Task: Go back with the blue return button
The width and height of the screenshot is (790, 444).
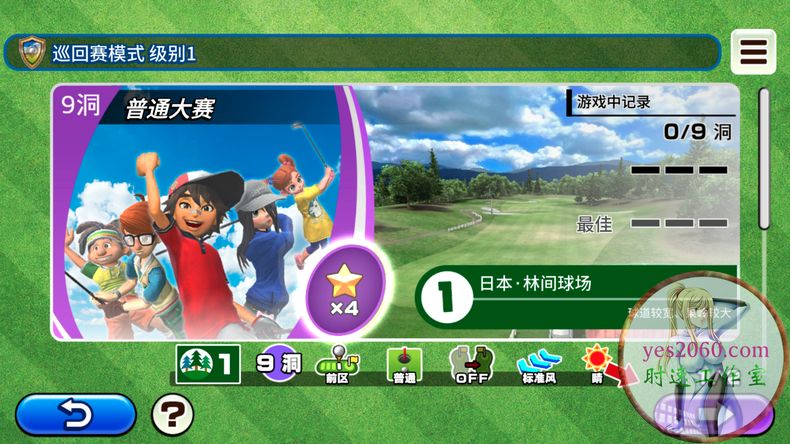Action: pyautogui.click(x=76, y=414)
